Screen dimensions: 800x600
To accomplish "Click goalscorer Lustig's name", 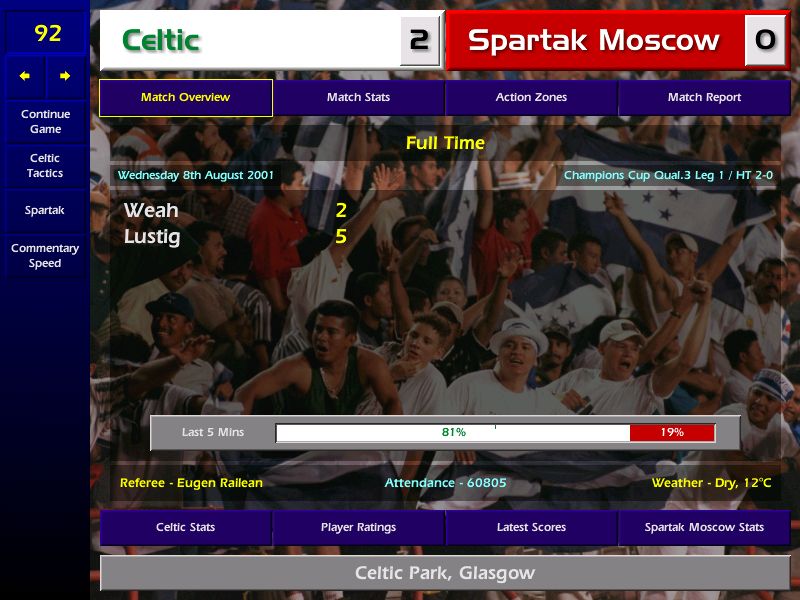I will (152, 237).
